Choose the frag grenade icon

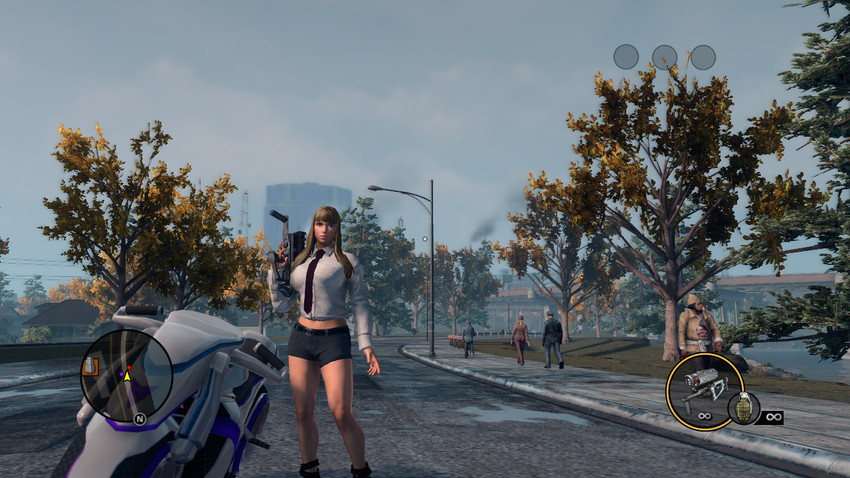pyautogui.click(x=742, y=408)
